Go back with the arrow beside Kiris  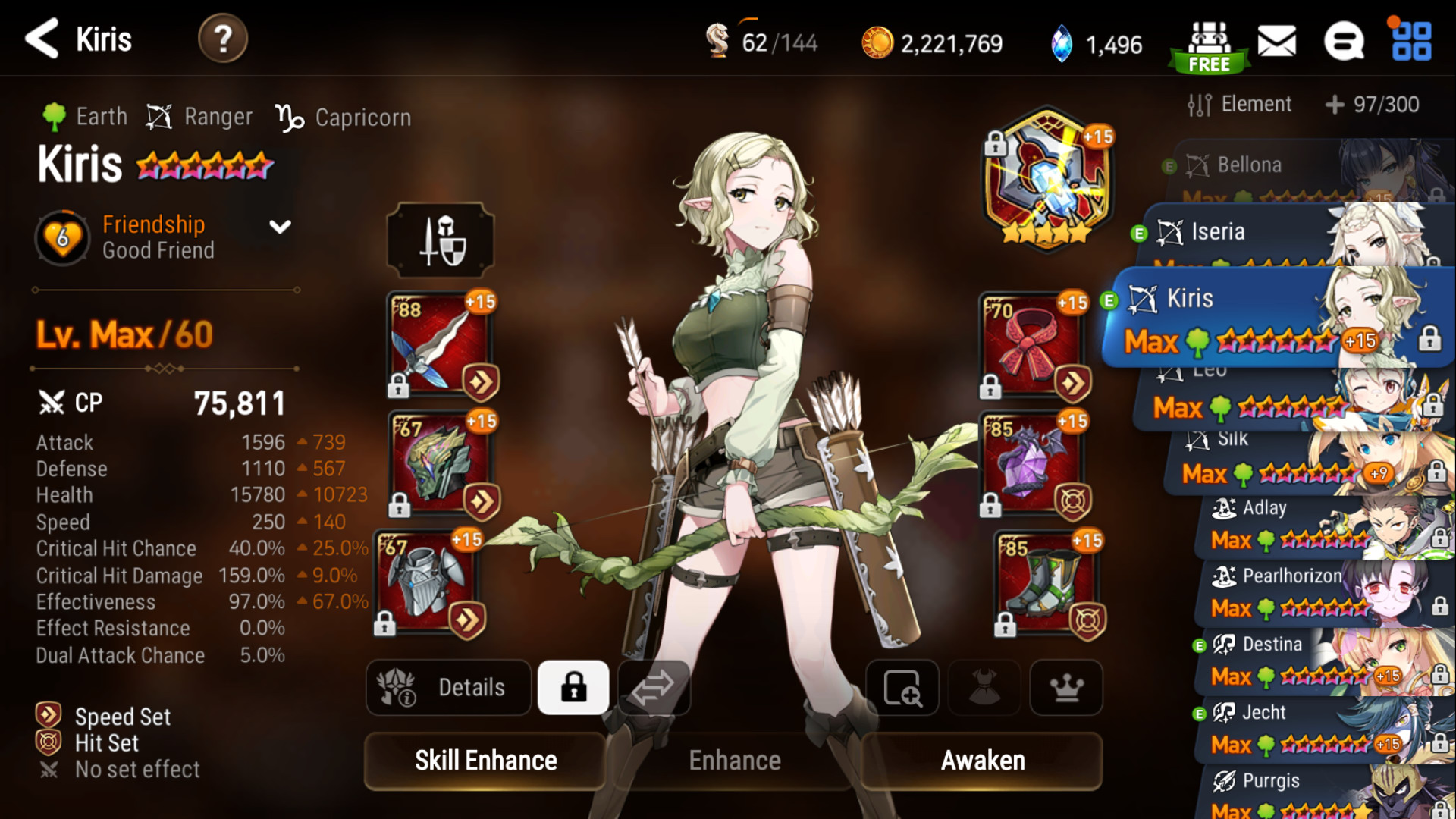click(x=42, y=39)
